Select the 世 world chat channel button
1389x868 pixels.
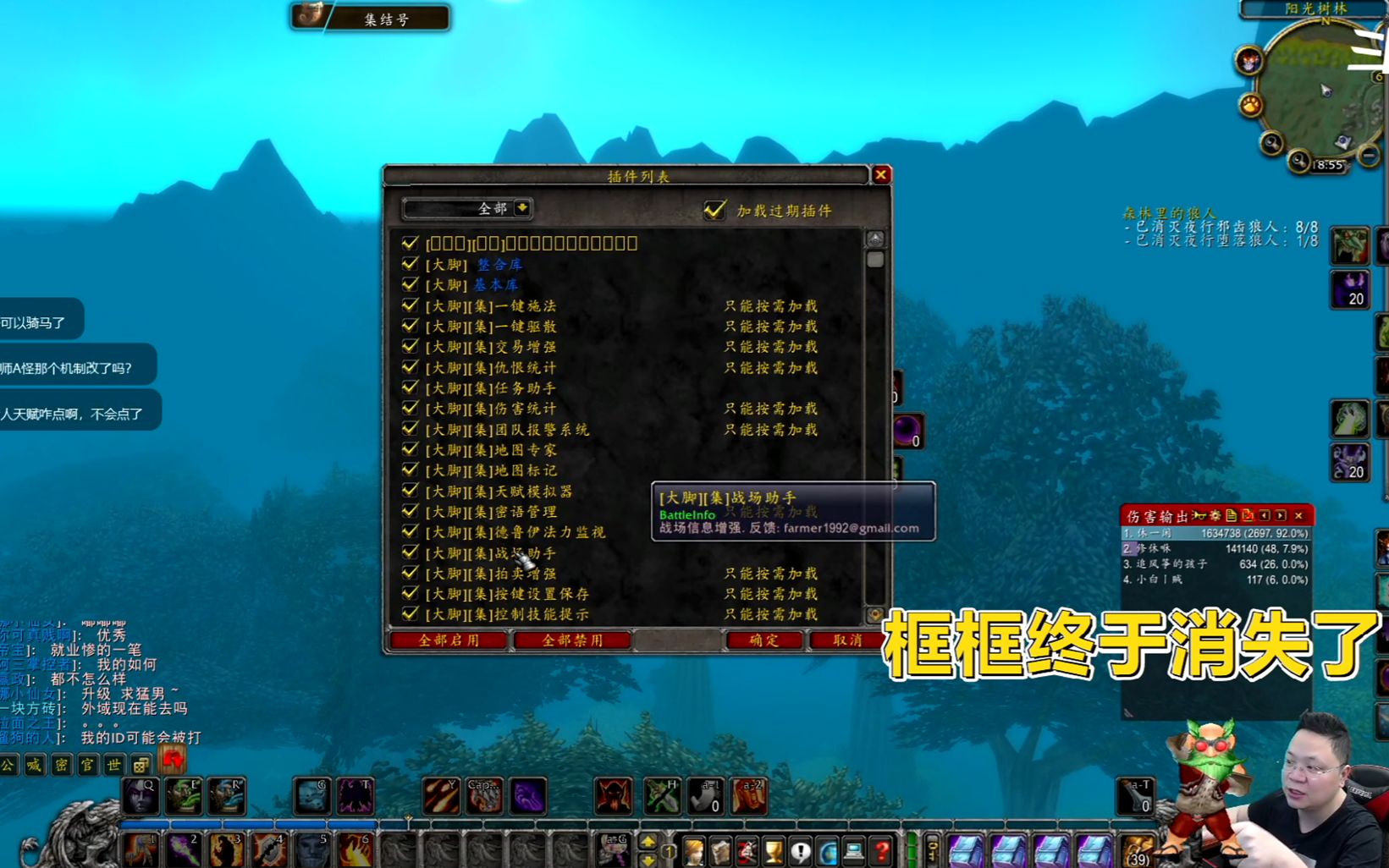pos(113,766)
